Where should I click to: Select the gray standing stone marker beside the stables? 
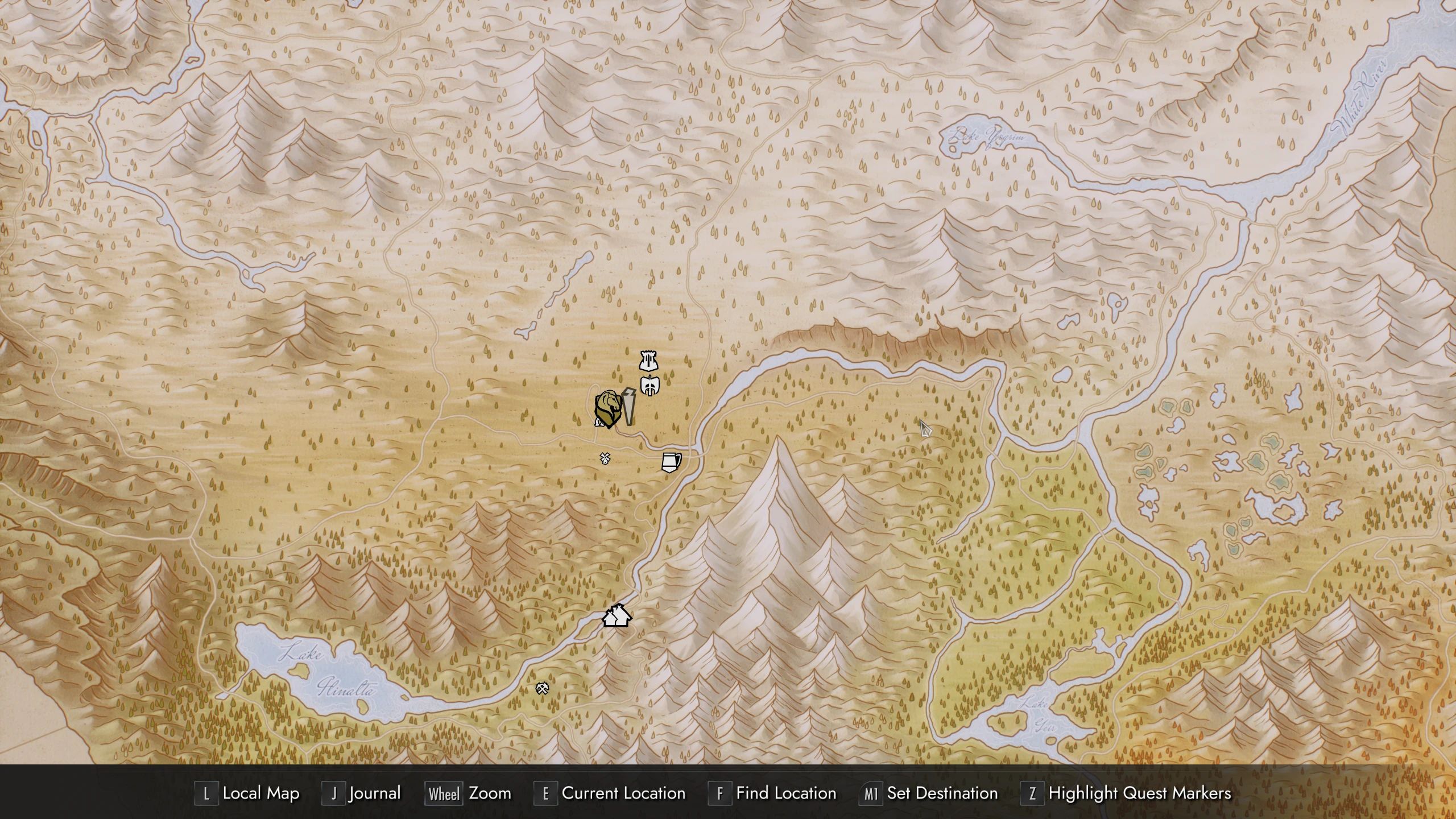point(628,407)
